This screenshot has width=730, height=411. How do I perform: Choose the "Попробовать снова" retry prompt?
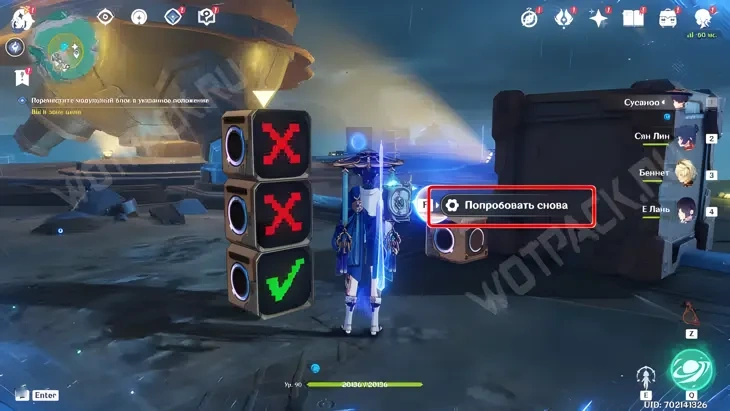click(512, 205)
